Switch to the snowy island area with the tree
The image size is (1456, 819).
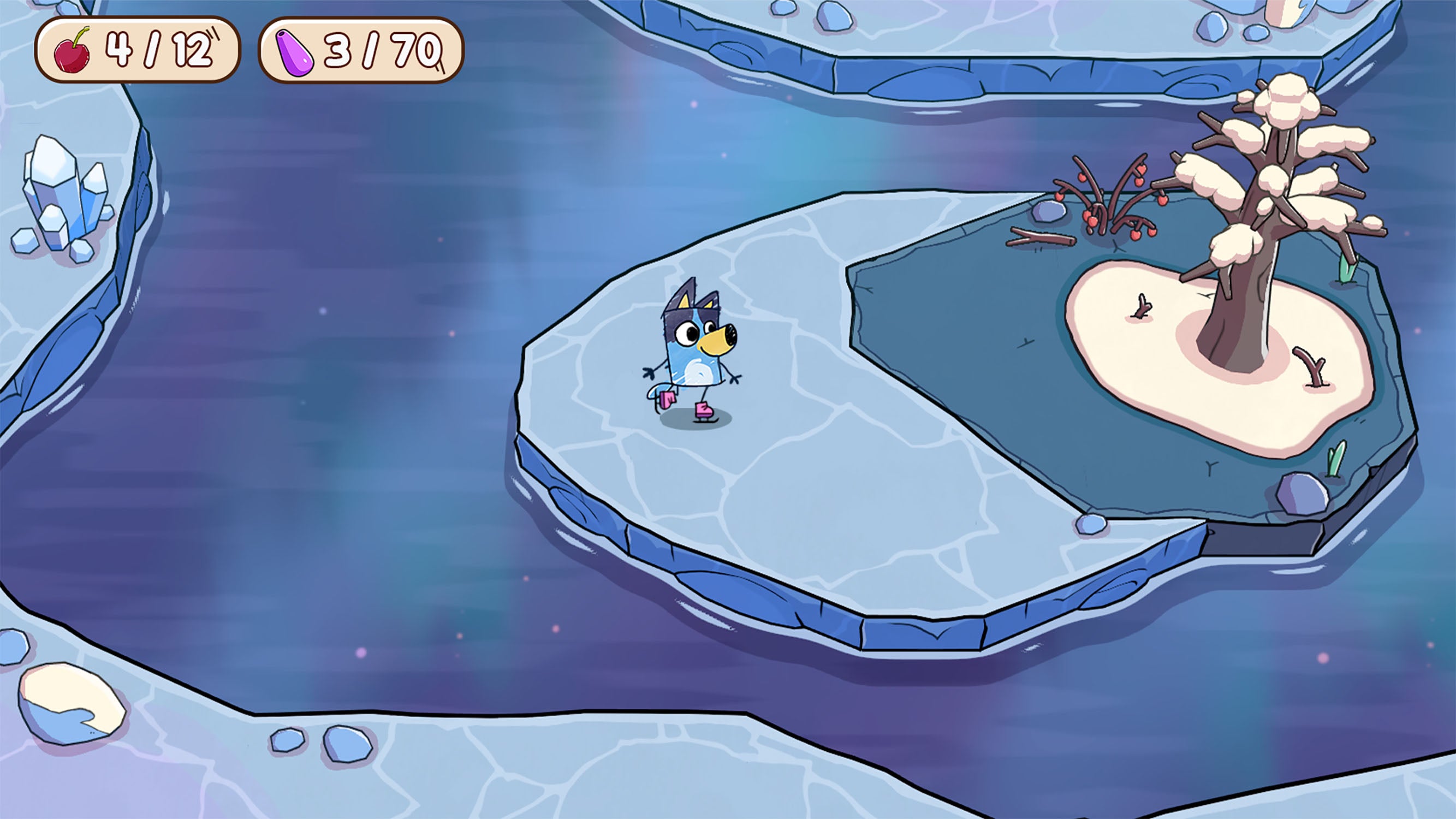pos(1215,362)
